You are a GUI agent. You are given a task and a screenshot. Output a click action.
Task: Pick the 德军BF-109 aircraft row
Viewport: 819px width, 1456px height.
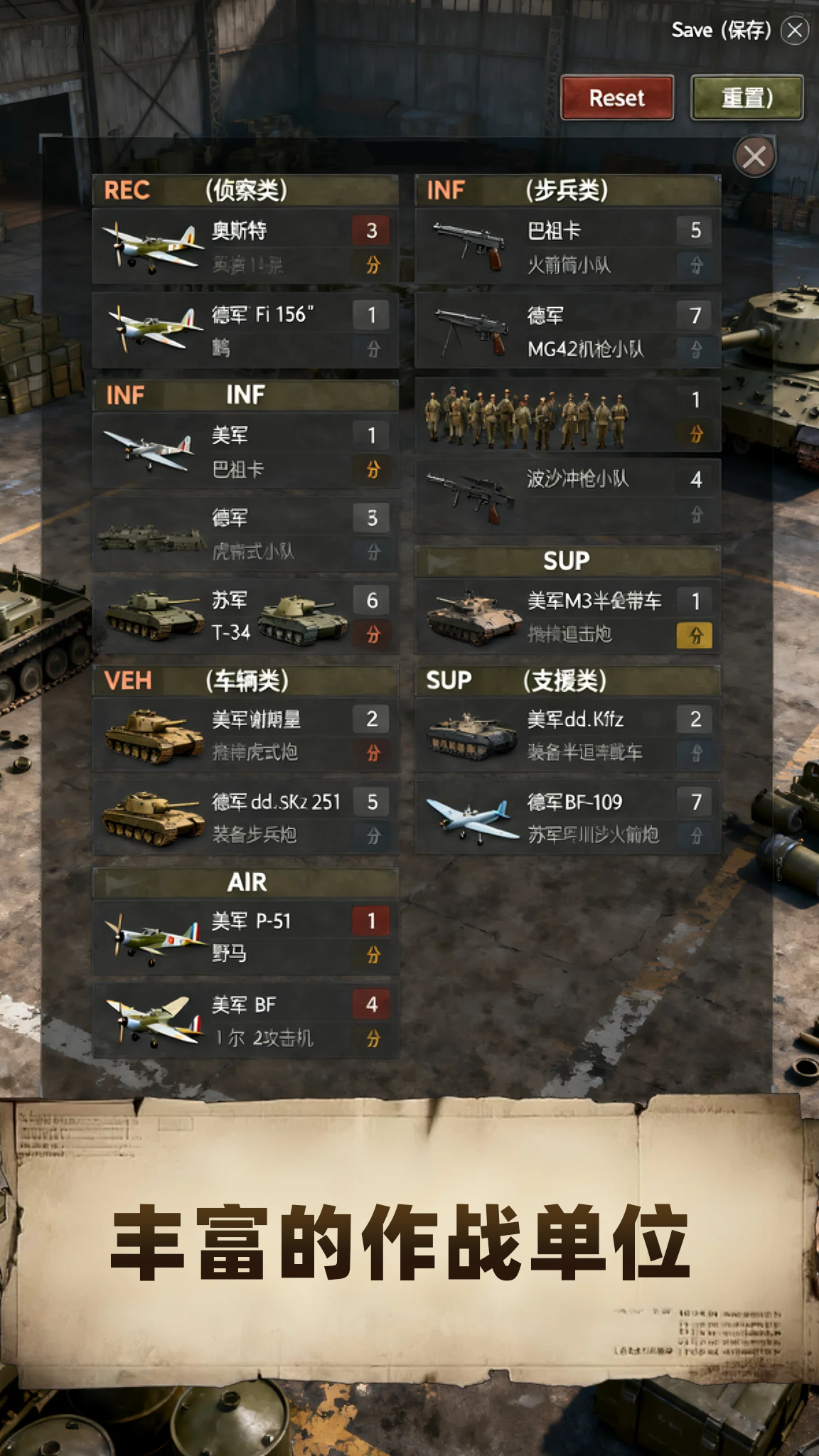(x=567, y=818)
